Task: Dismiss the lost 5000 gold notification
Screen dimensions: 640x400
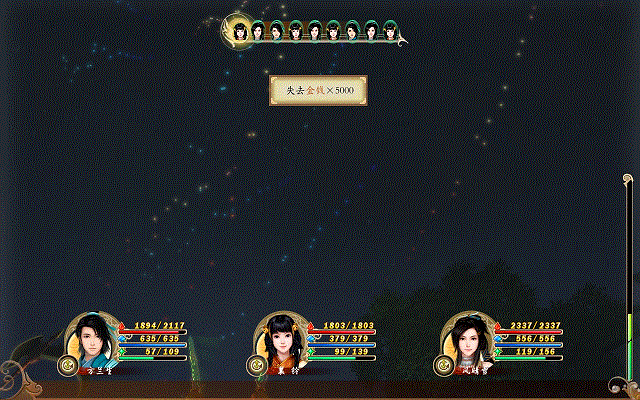Action: point(319,91)
